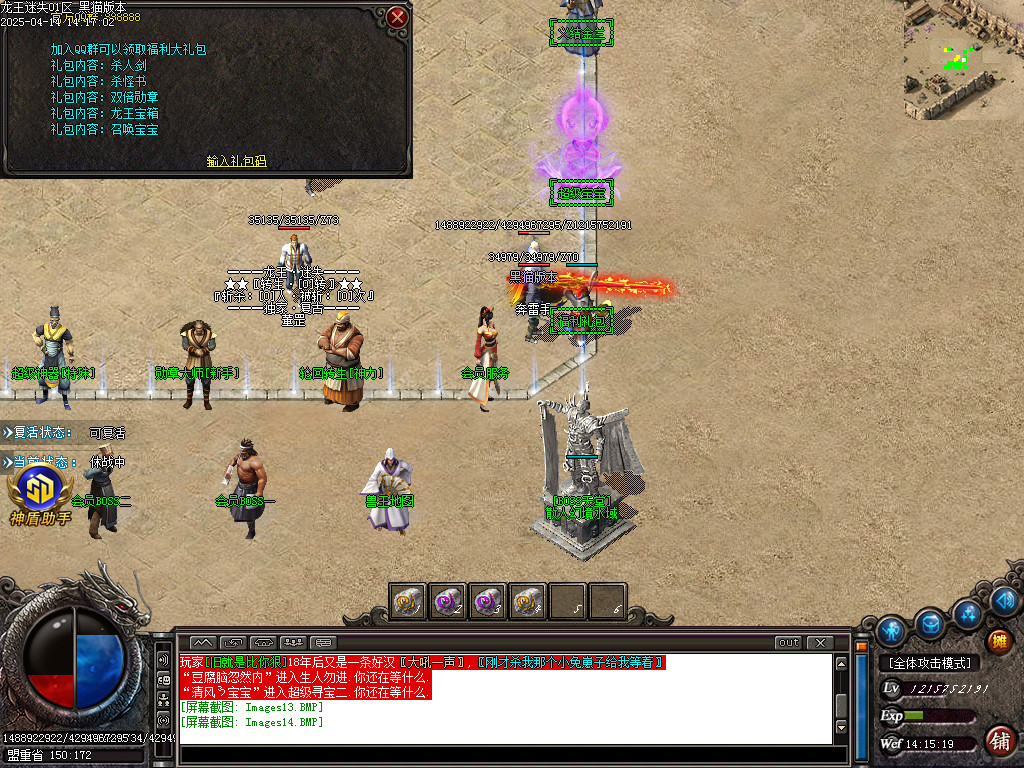The width and height of the screenshot is (1024, 768).
Task: Open the bag inventory icon
Action: pos(930,623)
